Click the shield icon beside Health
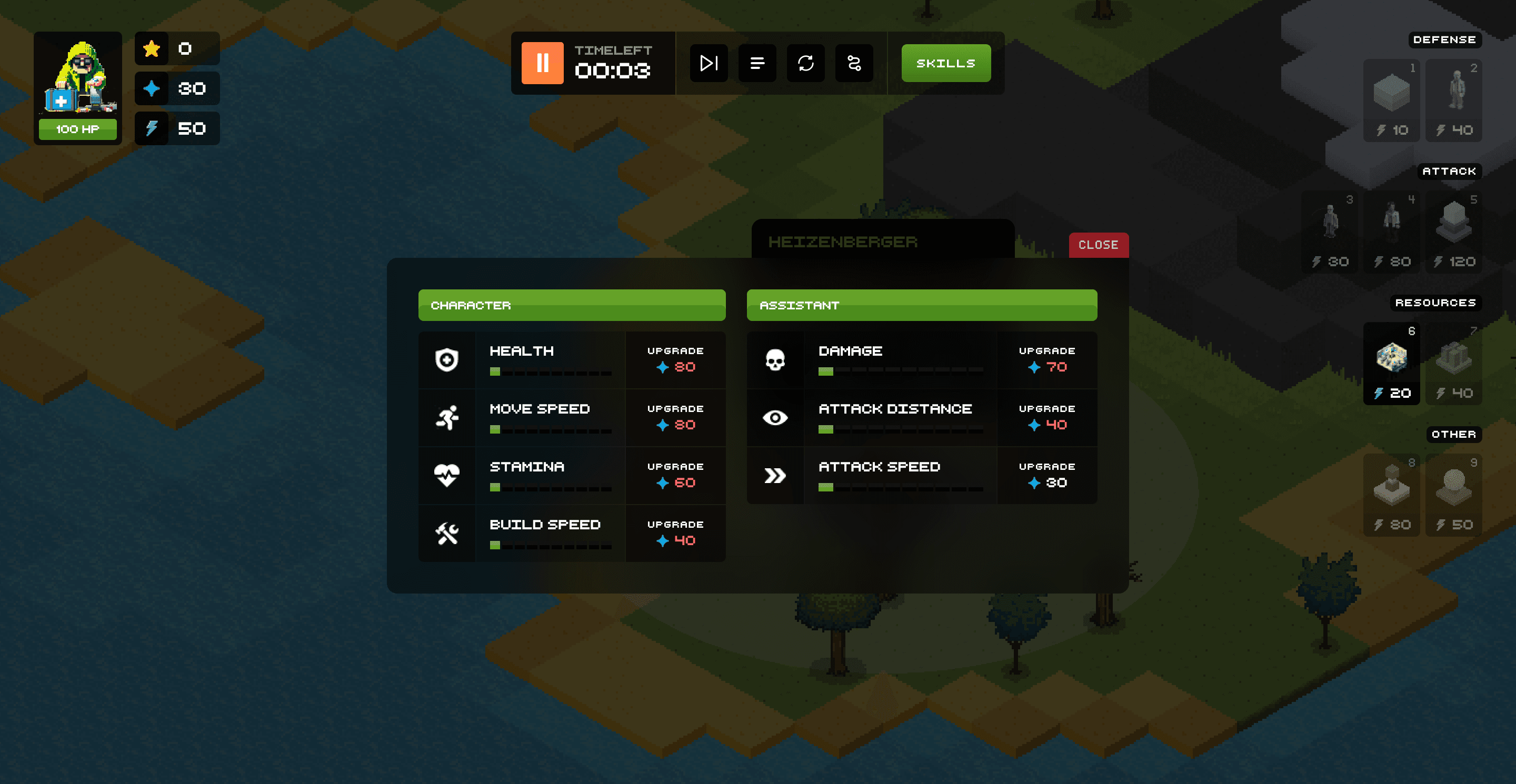Viewport: 1516px width, 784px height. [447, 359]
